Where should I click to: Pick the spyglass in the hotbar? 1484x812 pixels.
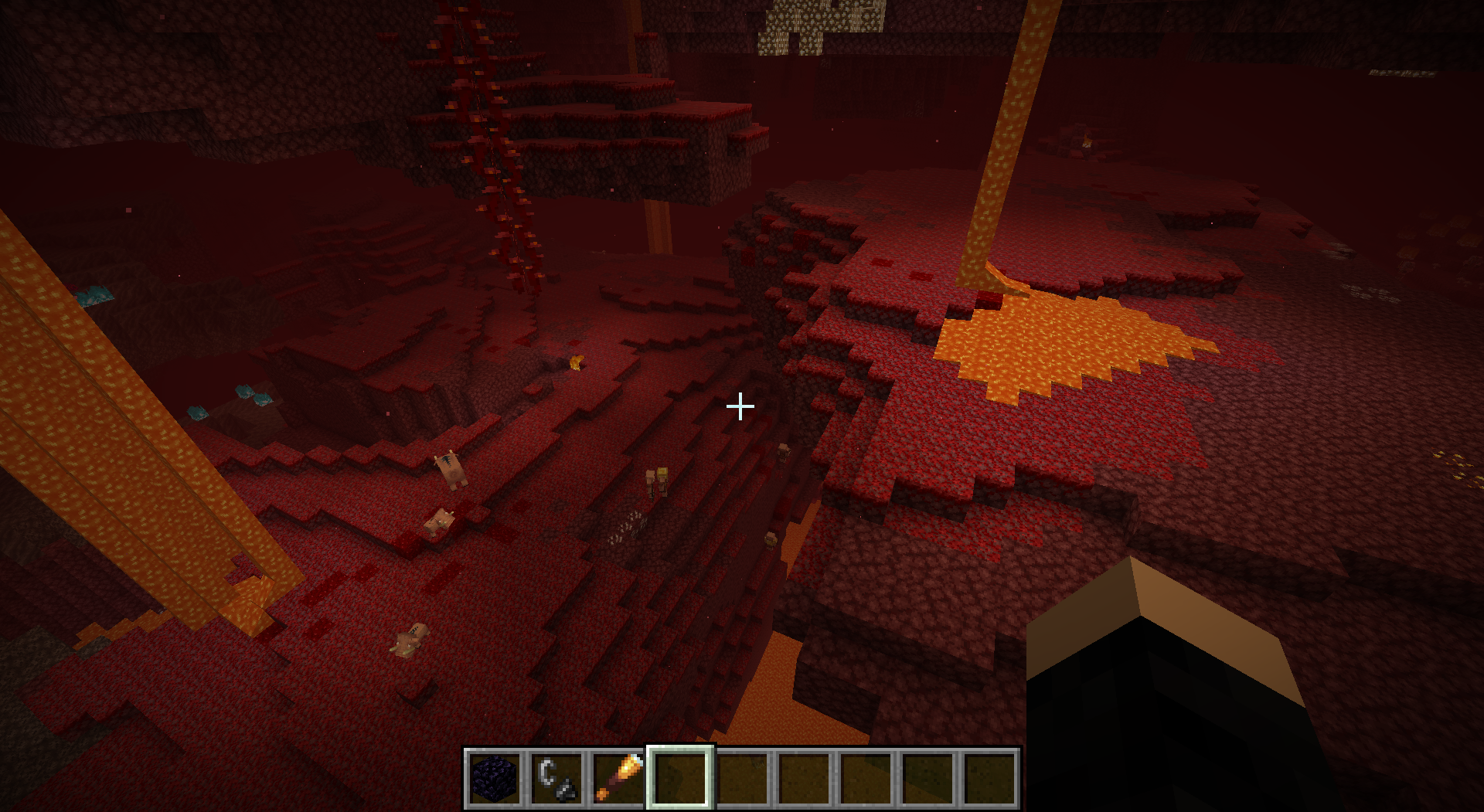(x=618, y=777)
